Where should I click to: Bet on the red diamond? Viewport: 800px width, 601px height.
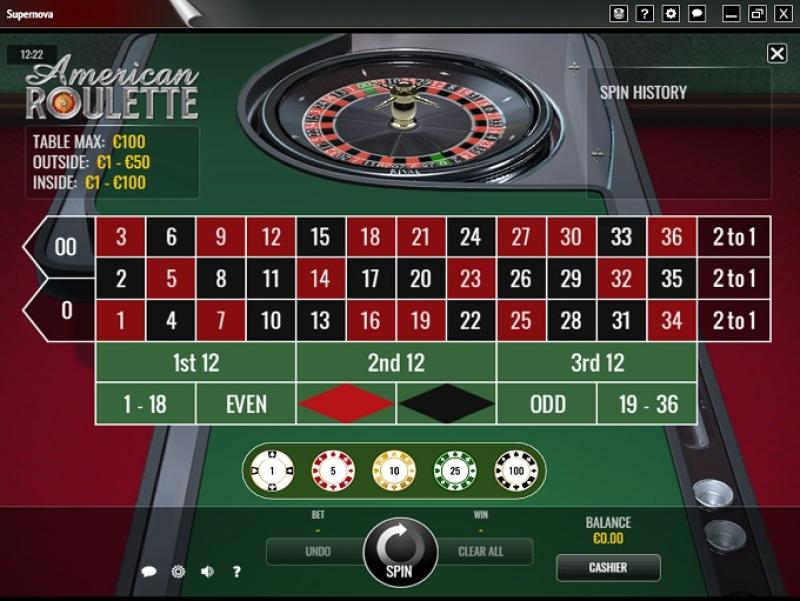pos(346,404)
